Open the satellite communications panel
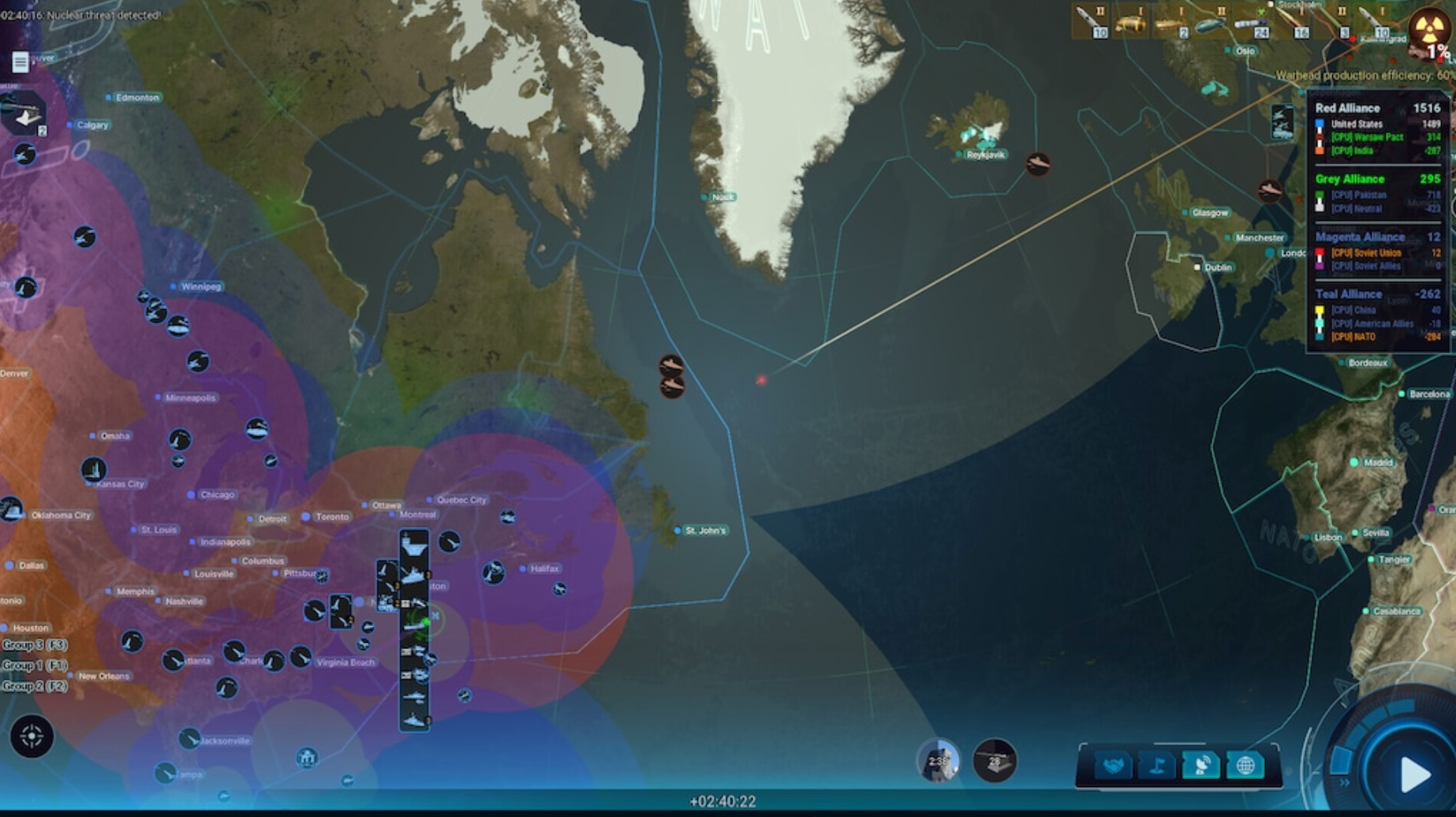This screenshot has width=1456, height=817. (x=1201, y=765)
